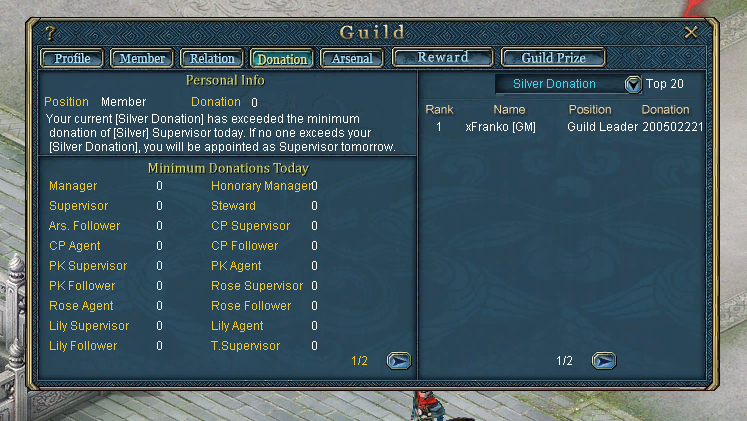Show the guild Relation tab

click(212, 59)
